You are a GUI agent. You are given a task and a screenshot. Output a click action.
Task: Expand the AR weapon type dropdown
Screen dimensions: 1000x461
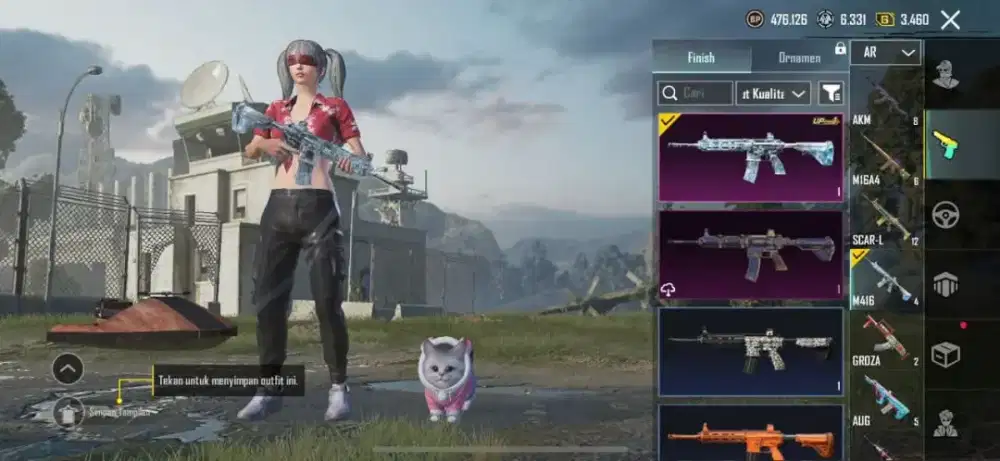pyautogui.click(x=886, y=53)
